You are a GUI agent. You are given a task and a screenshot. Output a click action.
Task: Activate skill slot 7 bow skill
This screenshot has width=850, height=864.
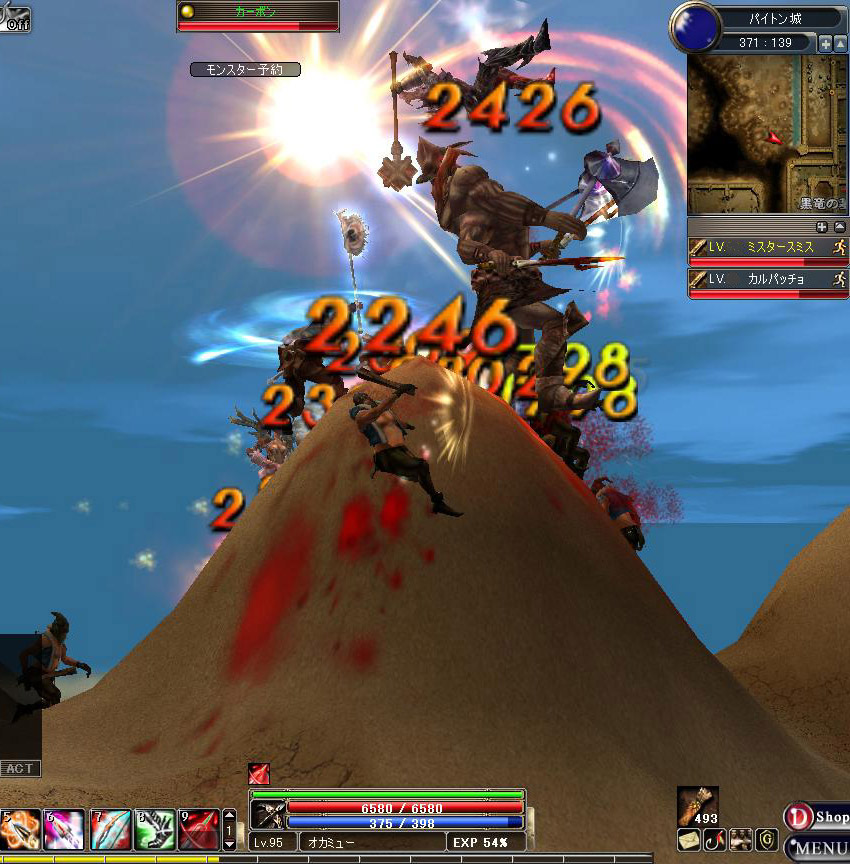pyautogui.click(x=110, y=830)
